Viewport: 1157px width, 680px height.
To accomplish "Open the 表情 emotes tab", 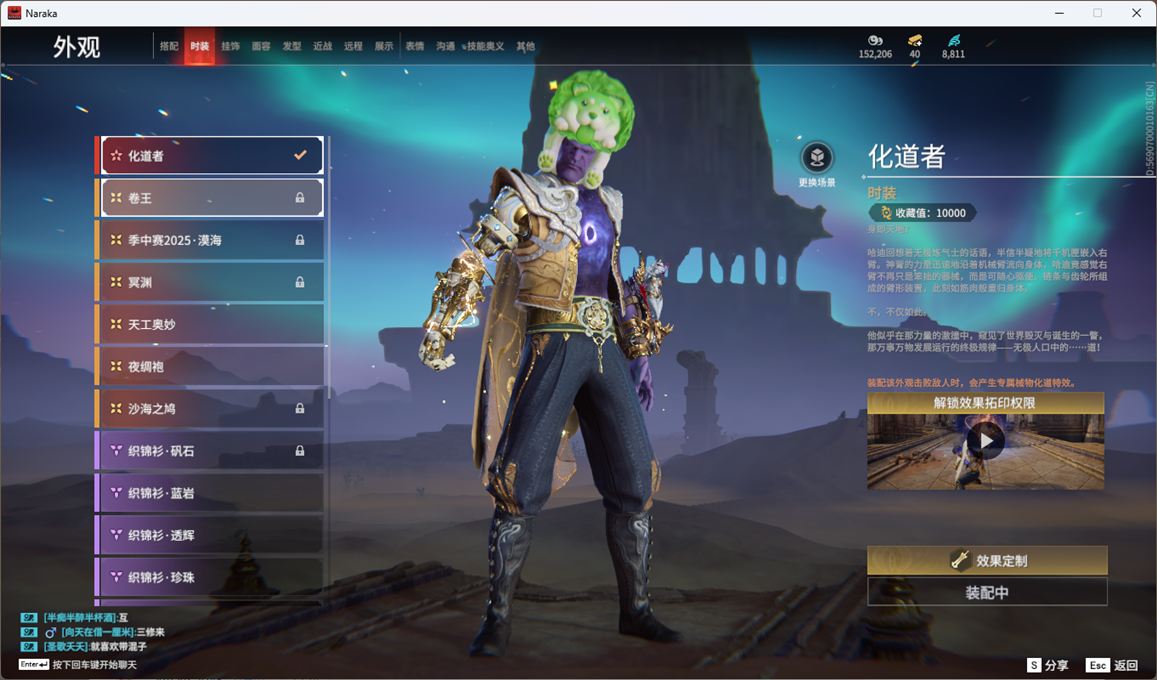I will coord(415,47).
